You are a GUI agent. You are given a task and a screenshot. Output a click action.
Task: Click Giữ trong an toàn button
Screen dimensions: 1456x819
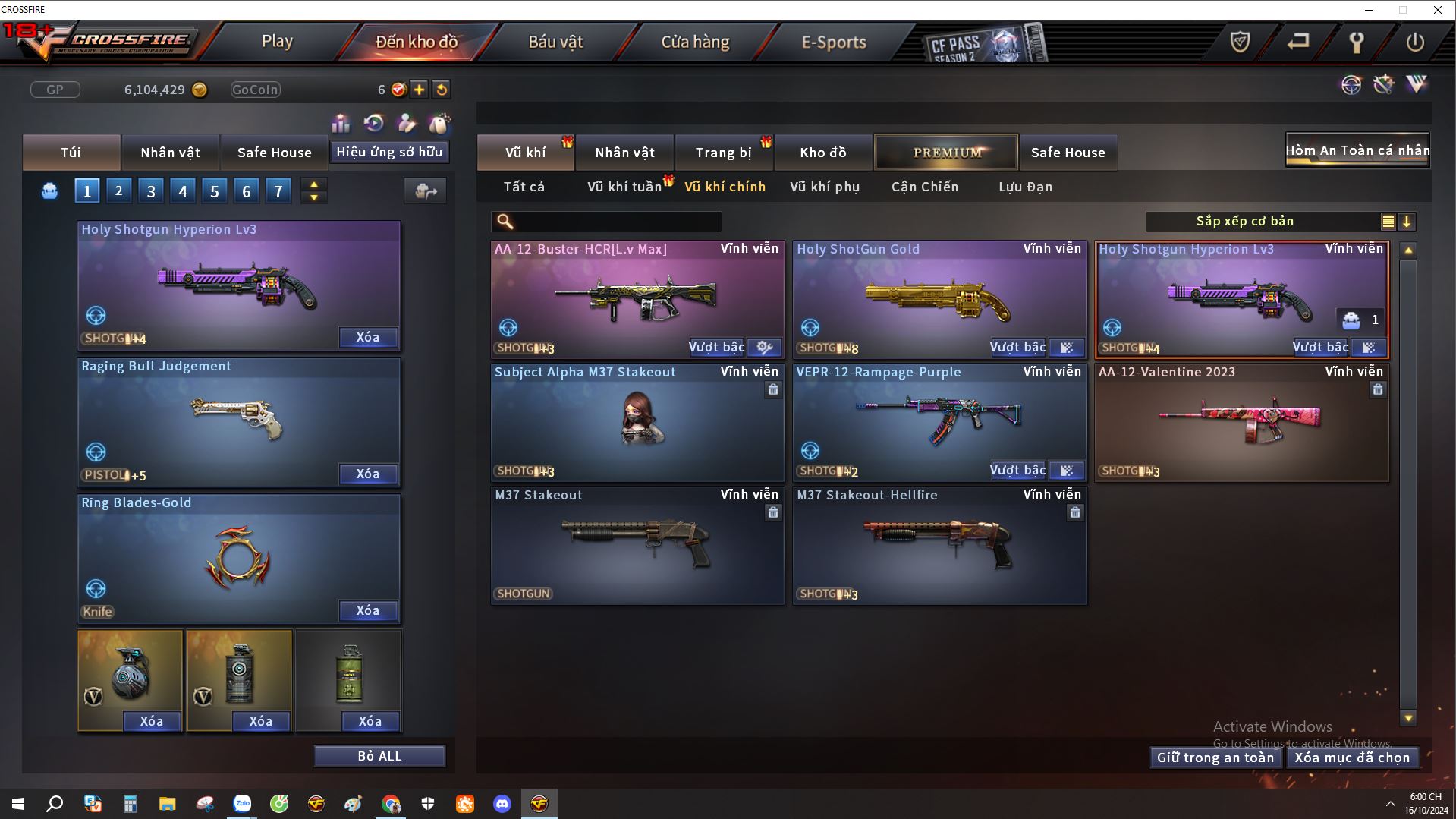[1215, 758]
